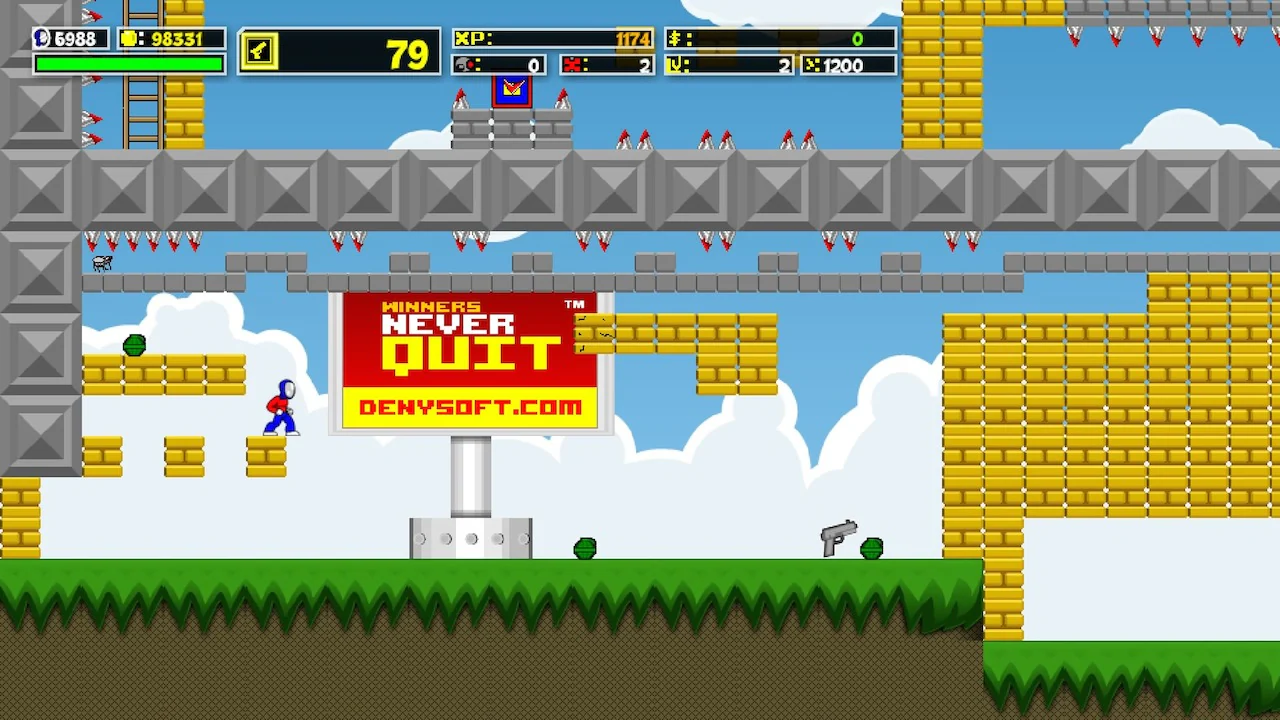Click the bird emblem flag on the tower

[x=512, y=90]
